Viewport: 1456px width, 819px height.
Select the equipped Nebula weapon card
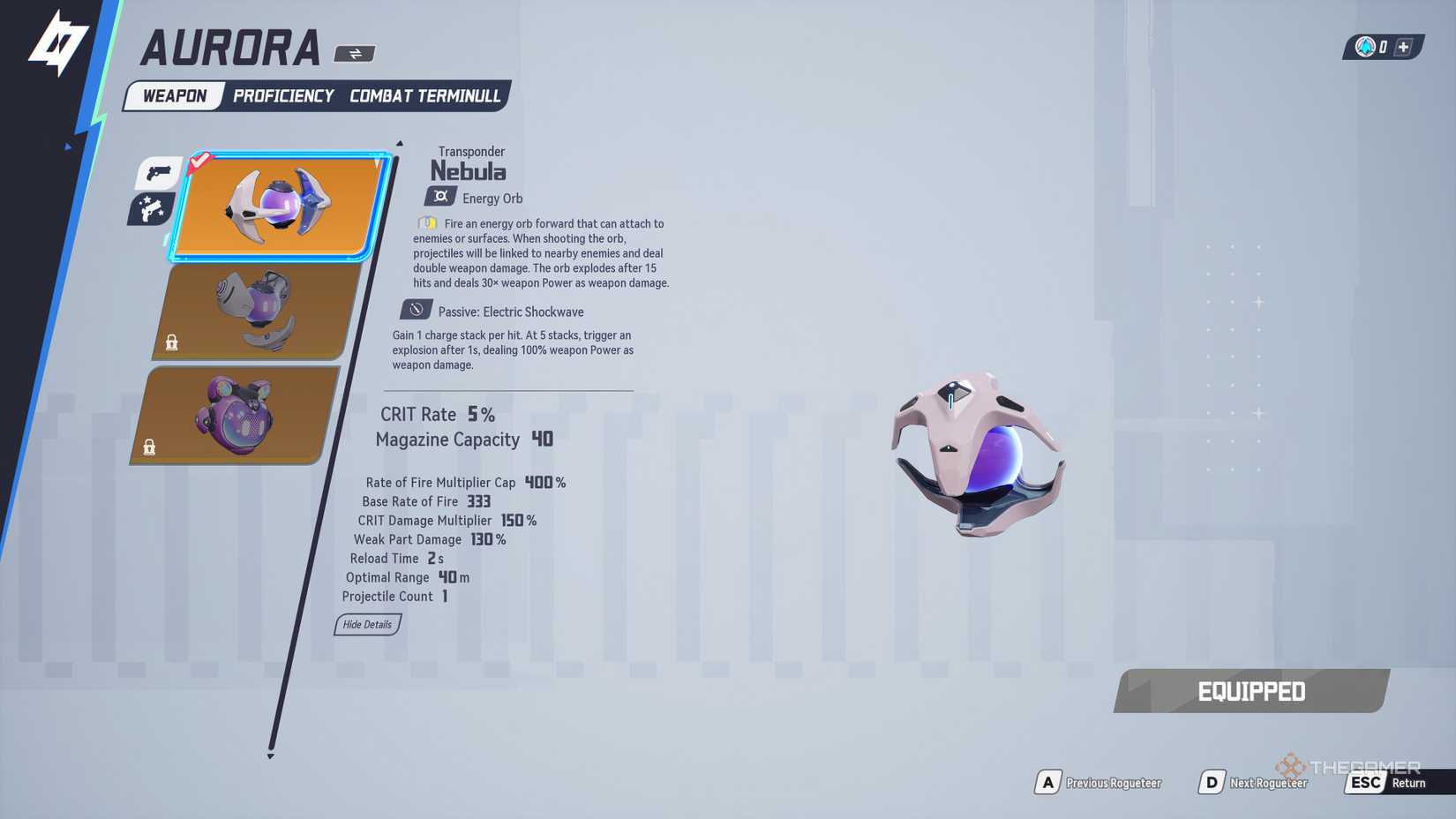[x=281, y=207]
